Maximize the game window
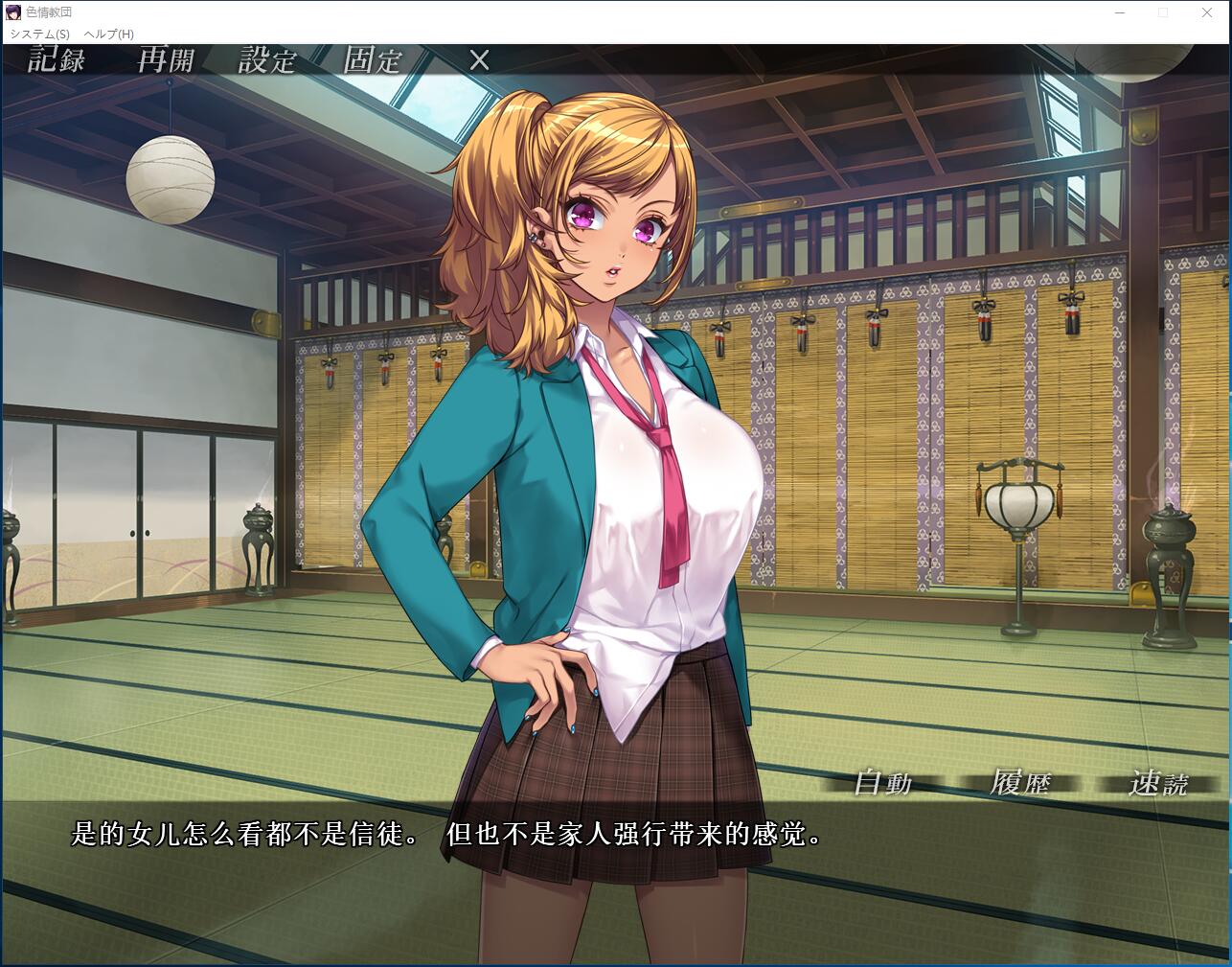Screen dimensions: 1232x967 [1162, 12]
